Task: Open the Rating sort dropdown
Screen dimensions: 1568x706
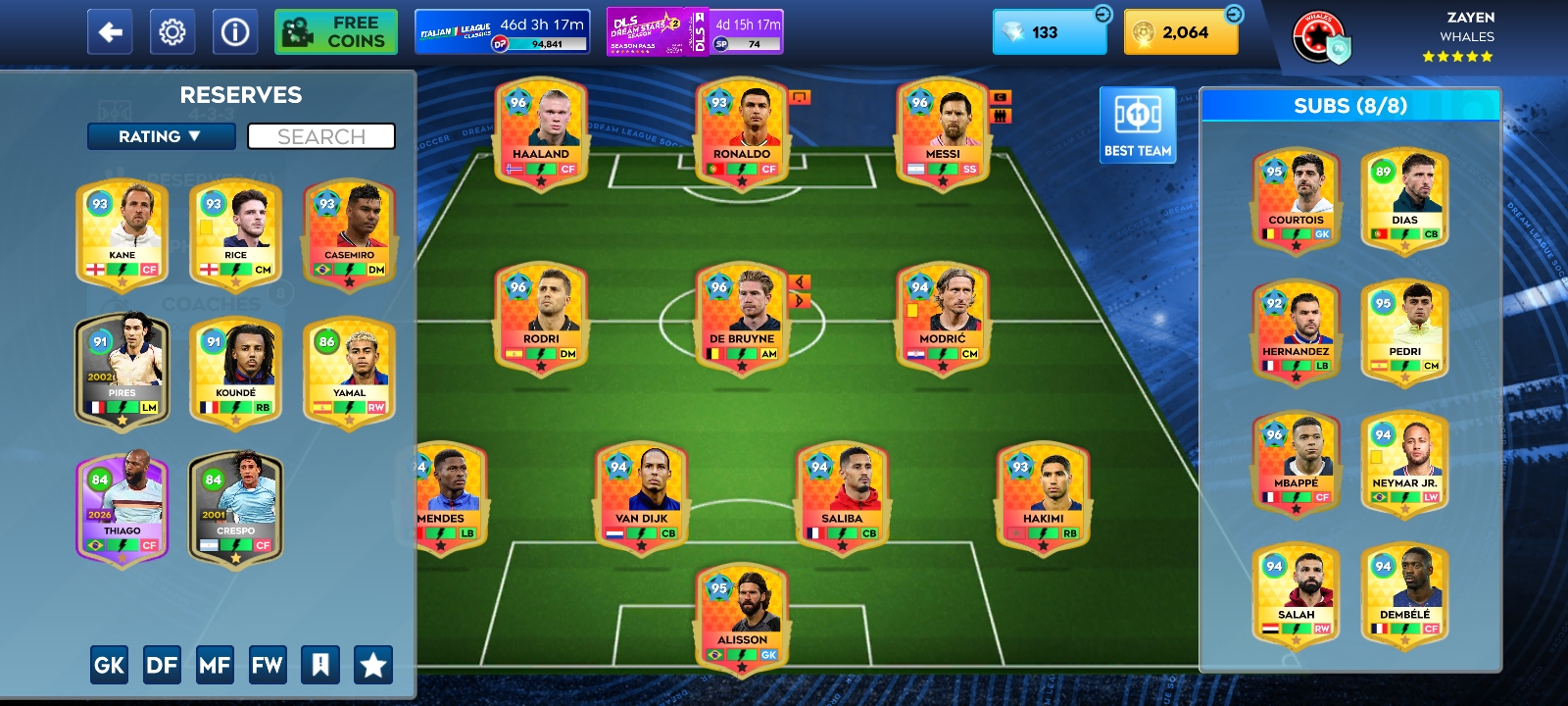Action: pos(161,136)
